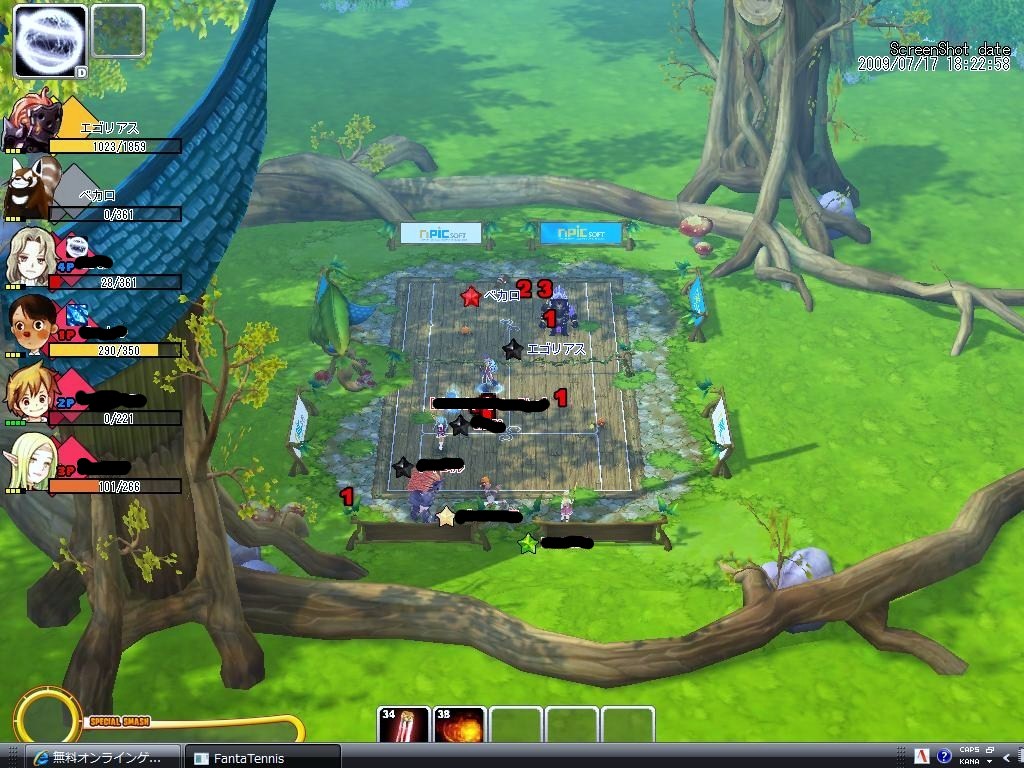Select the 2P spiky blonde player portrait
This screenshot has width=1024, height=768.
[28, 394]
